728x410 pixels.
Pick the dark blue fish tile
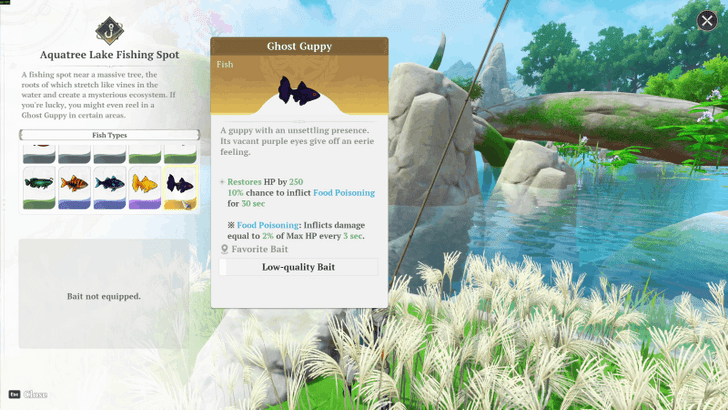pos(110,187)
